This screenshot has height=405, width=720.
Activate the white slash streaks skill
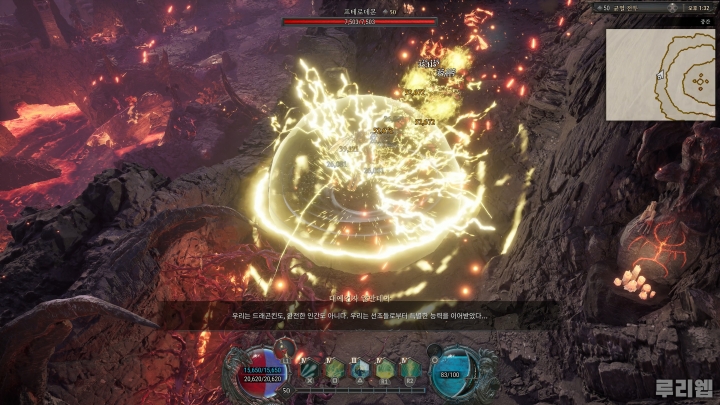point(309,369)
